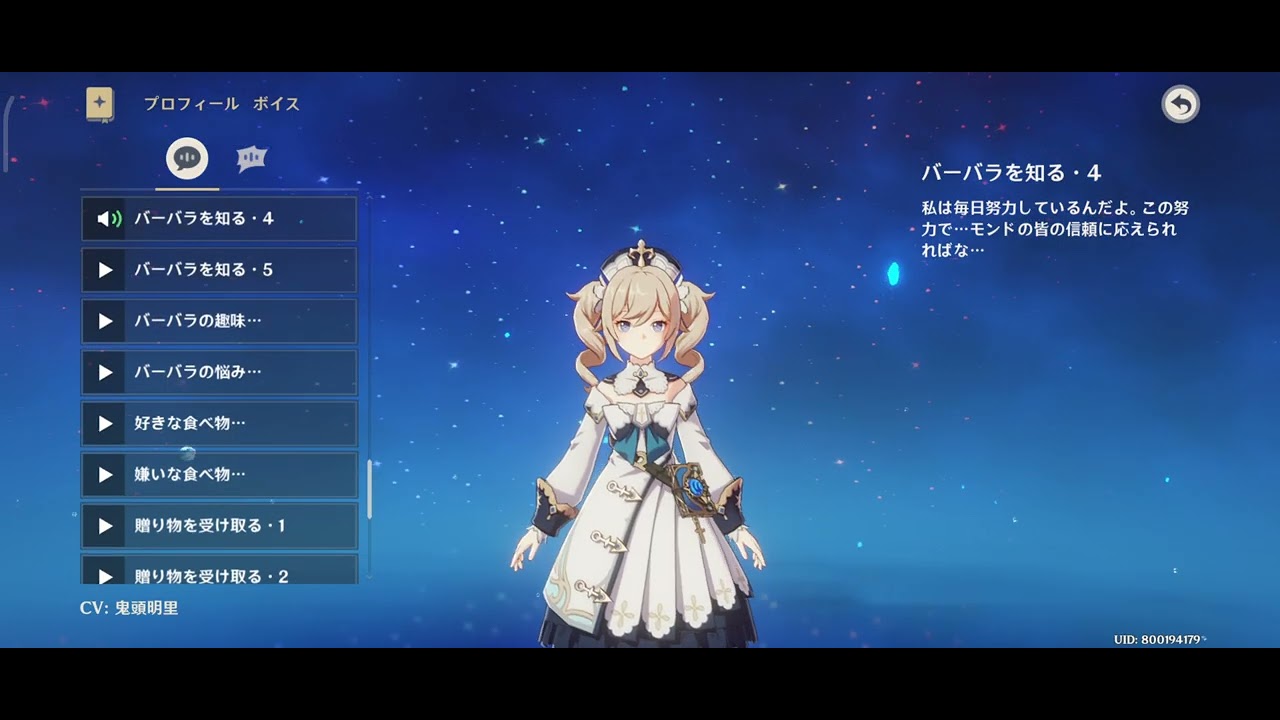Switch to the story speech bubble tab
Image resolution: width=1280 pixels, height=720 pixels.
click(187, 158)
